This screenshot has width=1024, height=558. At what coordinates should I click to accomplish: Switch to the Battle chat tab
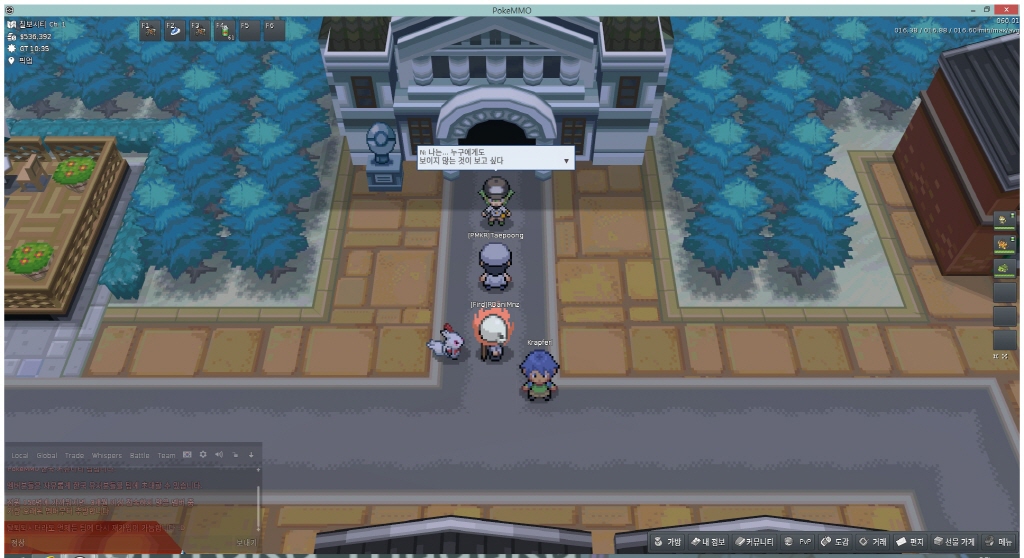coord(140,455)
